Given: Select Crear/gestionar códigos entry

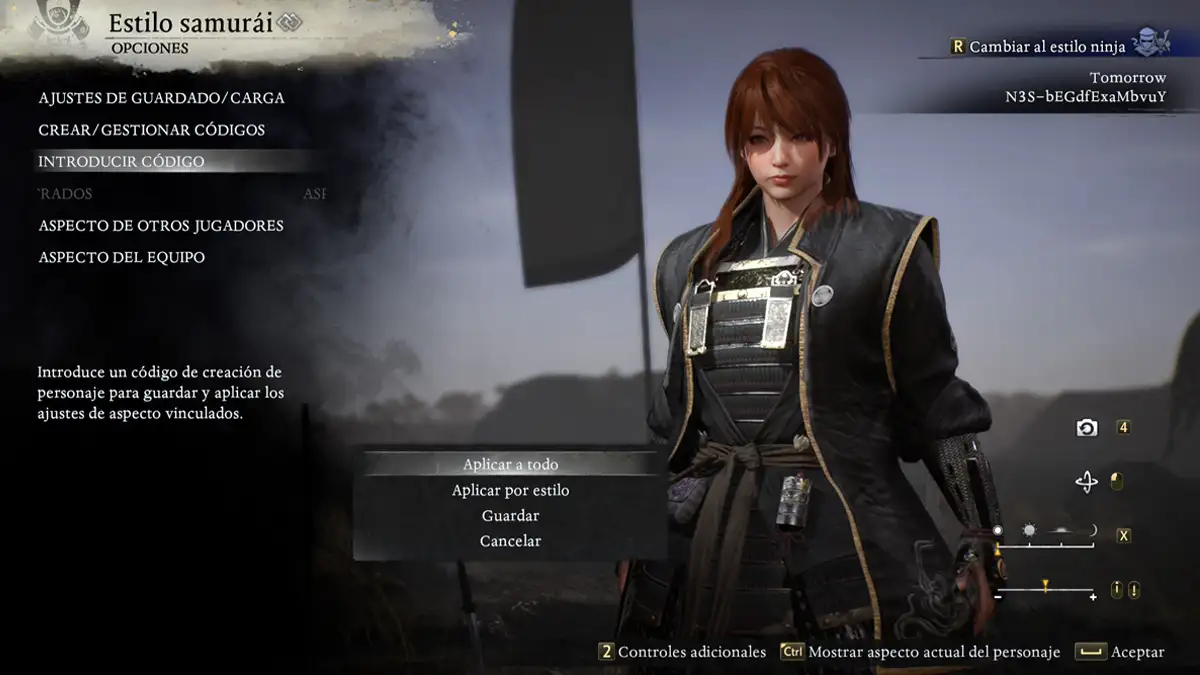Looking at the screenshot, I should point(151,130).
